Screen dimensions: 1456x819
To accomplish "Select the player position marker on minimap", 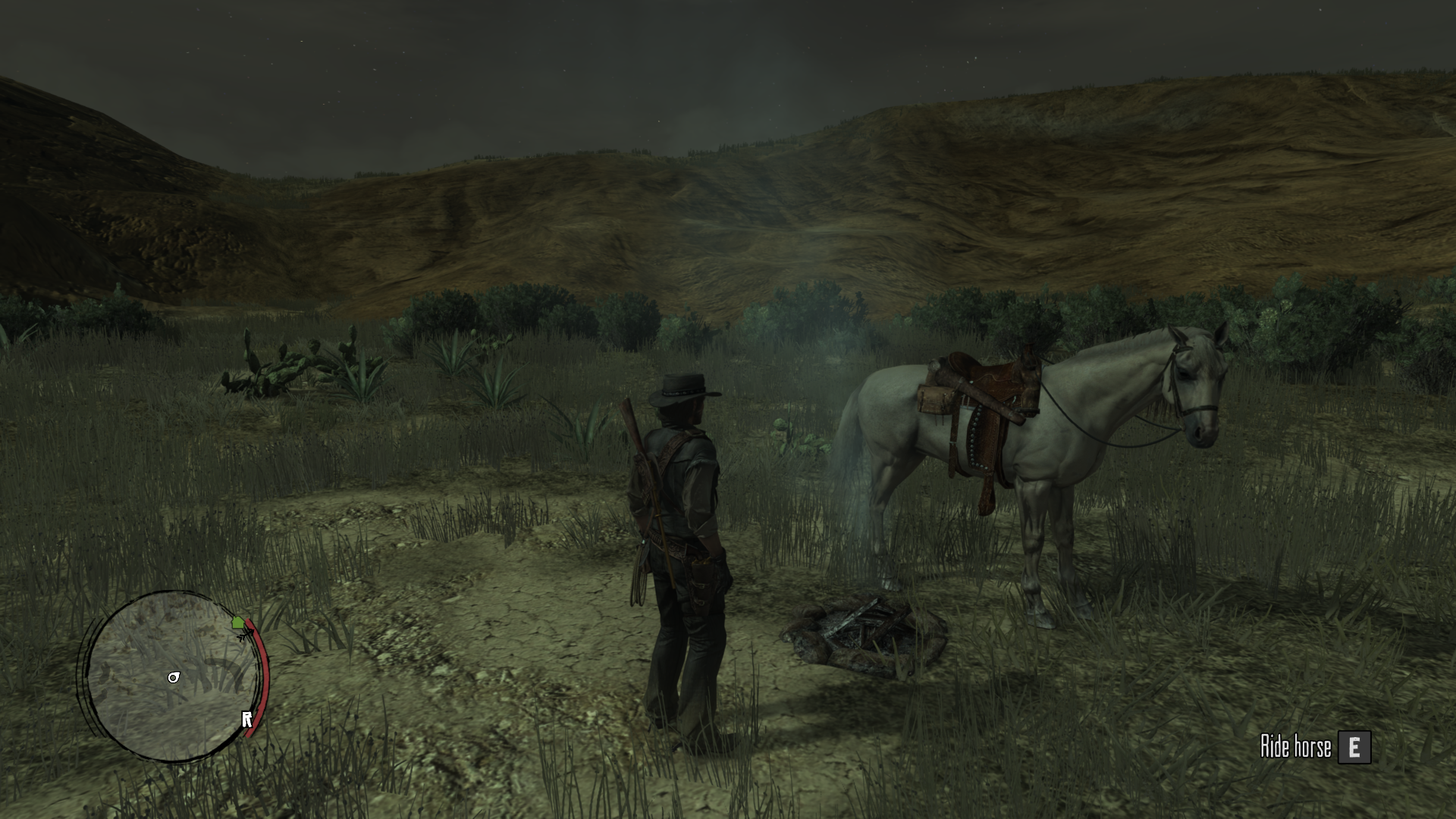I will (x=174, y=677).
